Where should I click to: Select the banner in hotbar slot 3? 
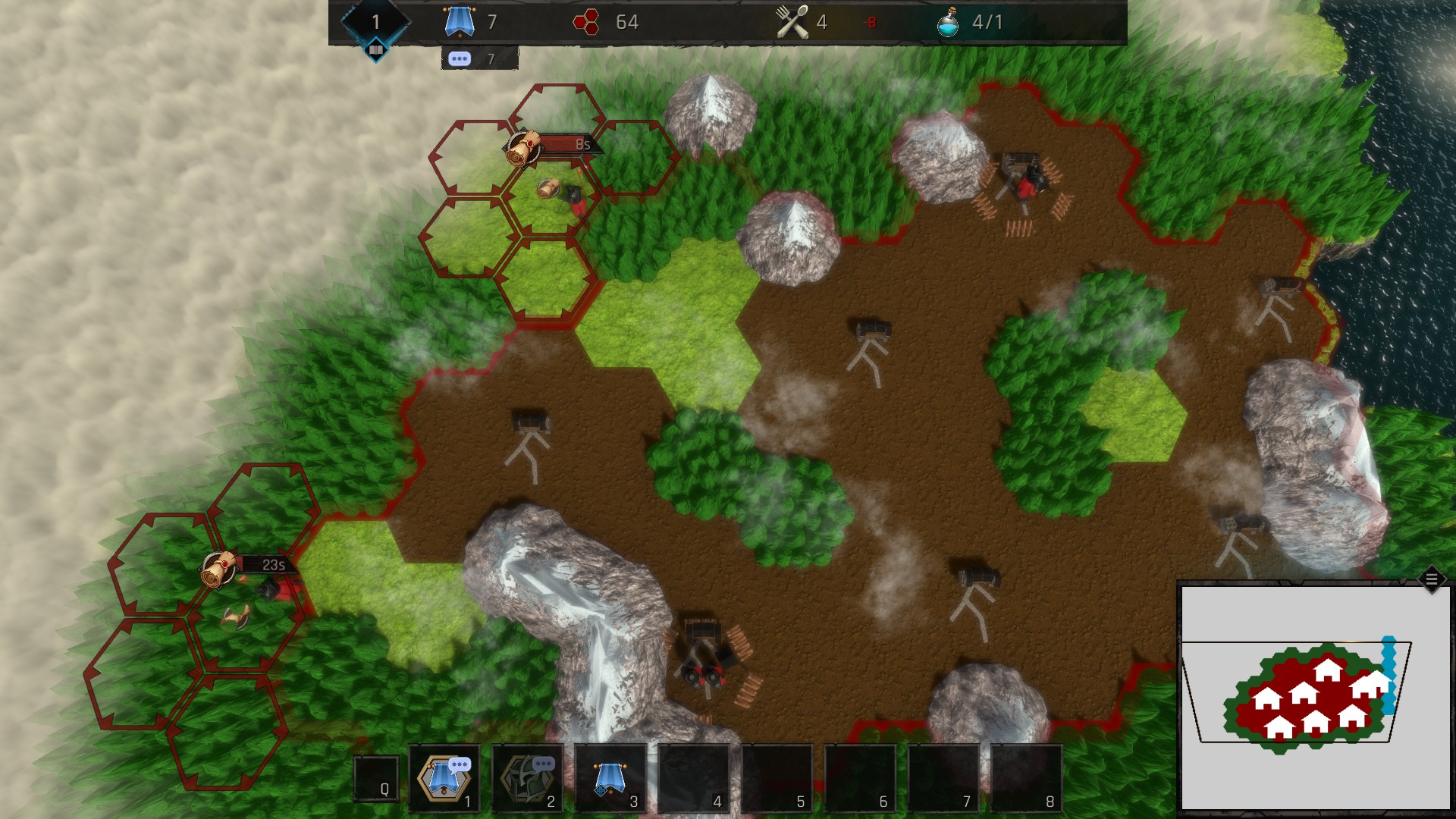point(610,778)
